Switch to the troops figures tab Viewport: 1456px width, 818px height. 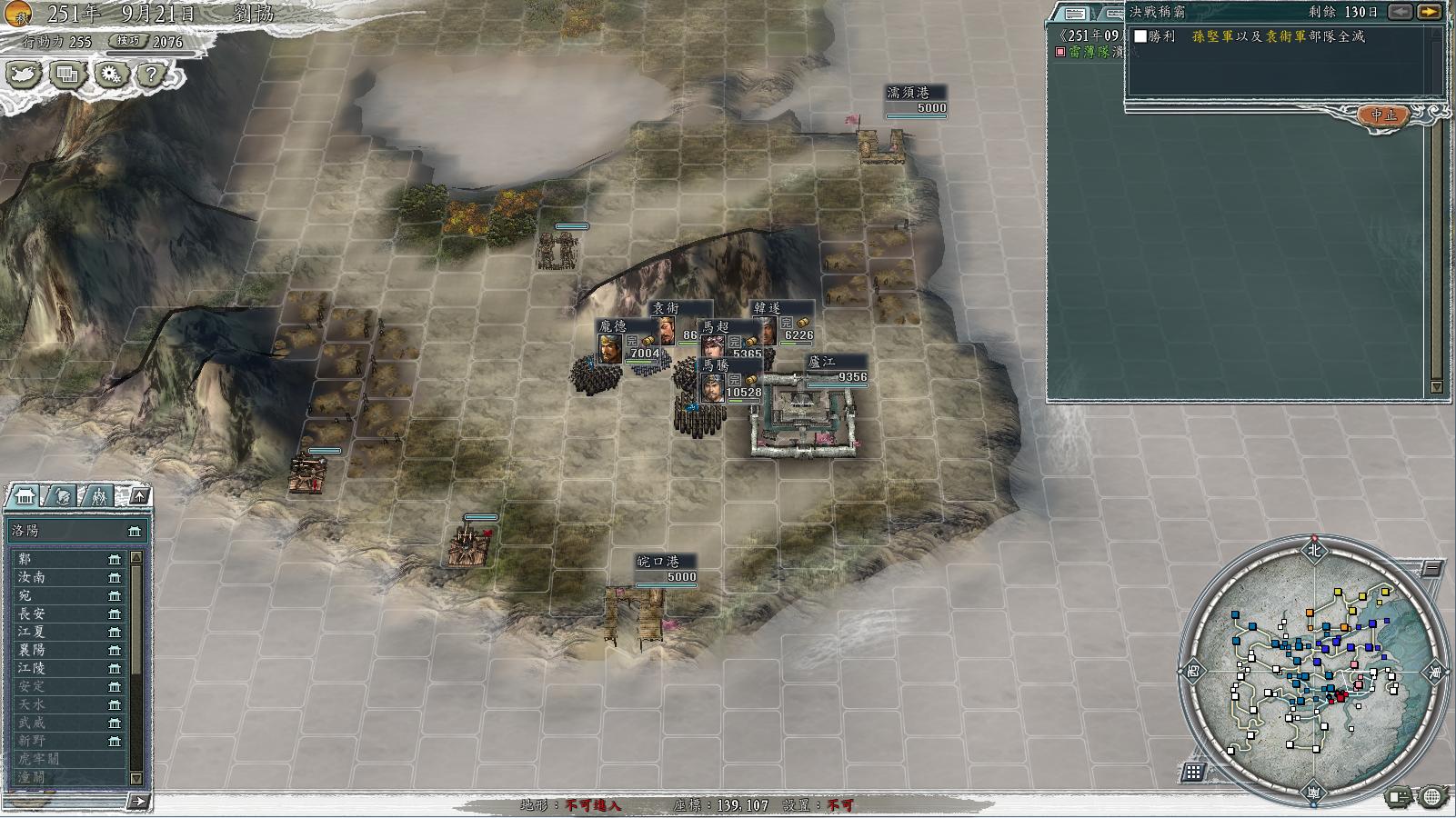coord(98,495)
